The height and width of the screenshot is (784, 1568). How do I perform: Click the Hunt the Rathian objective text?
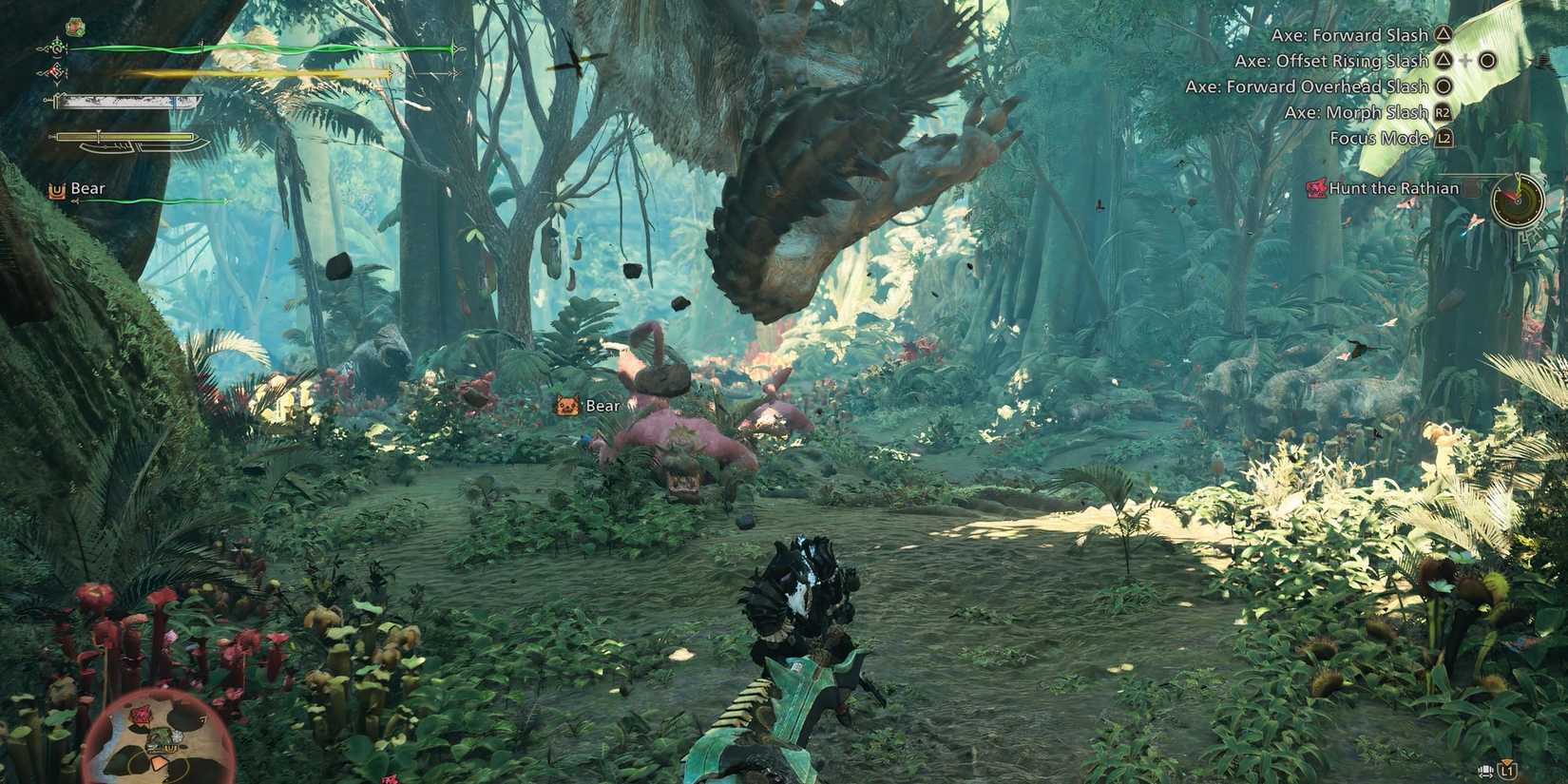pyautogui.click(x=1394, y=188)
